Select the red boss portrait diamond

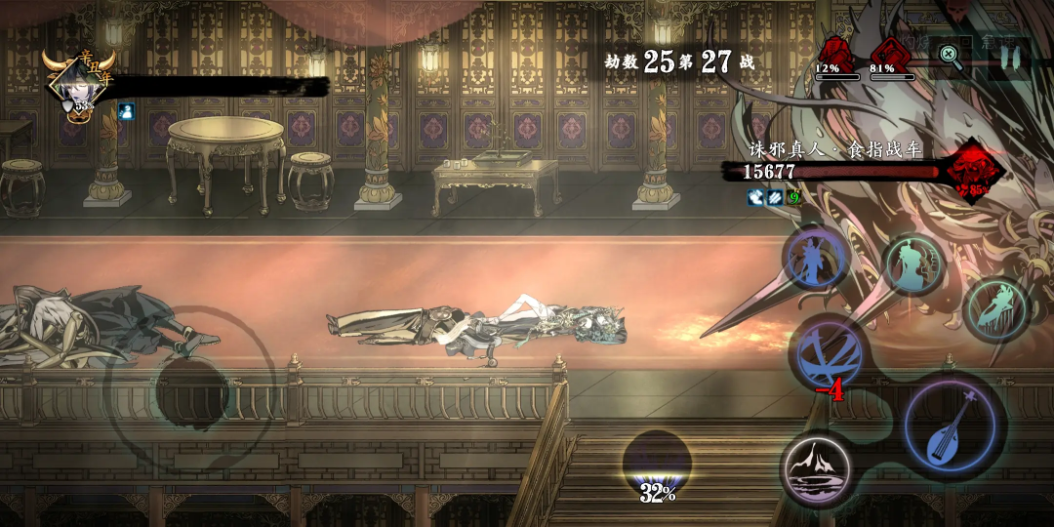point(974,172)
